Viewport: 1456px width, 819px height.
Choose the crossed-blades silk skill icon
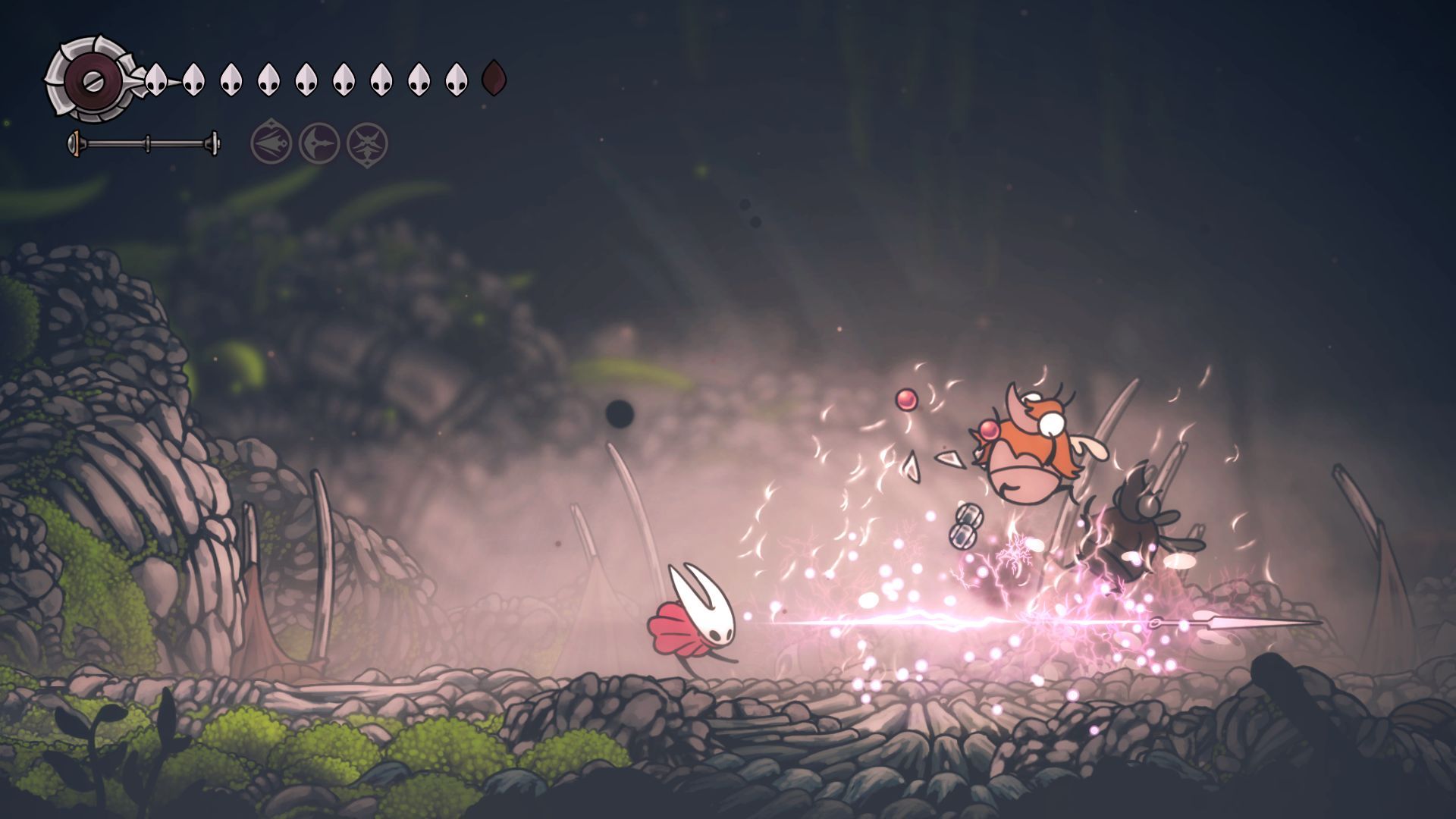tap(367, 143)
